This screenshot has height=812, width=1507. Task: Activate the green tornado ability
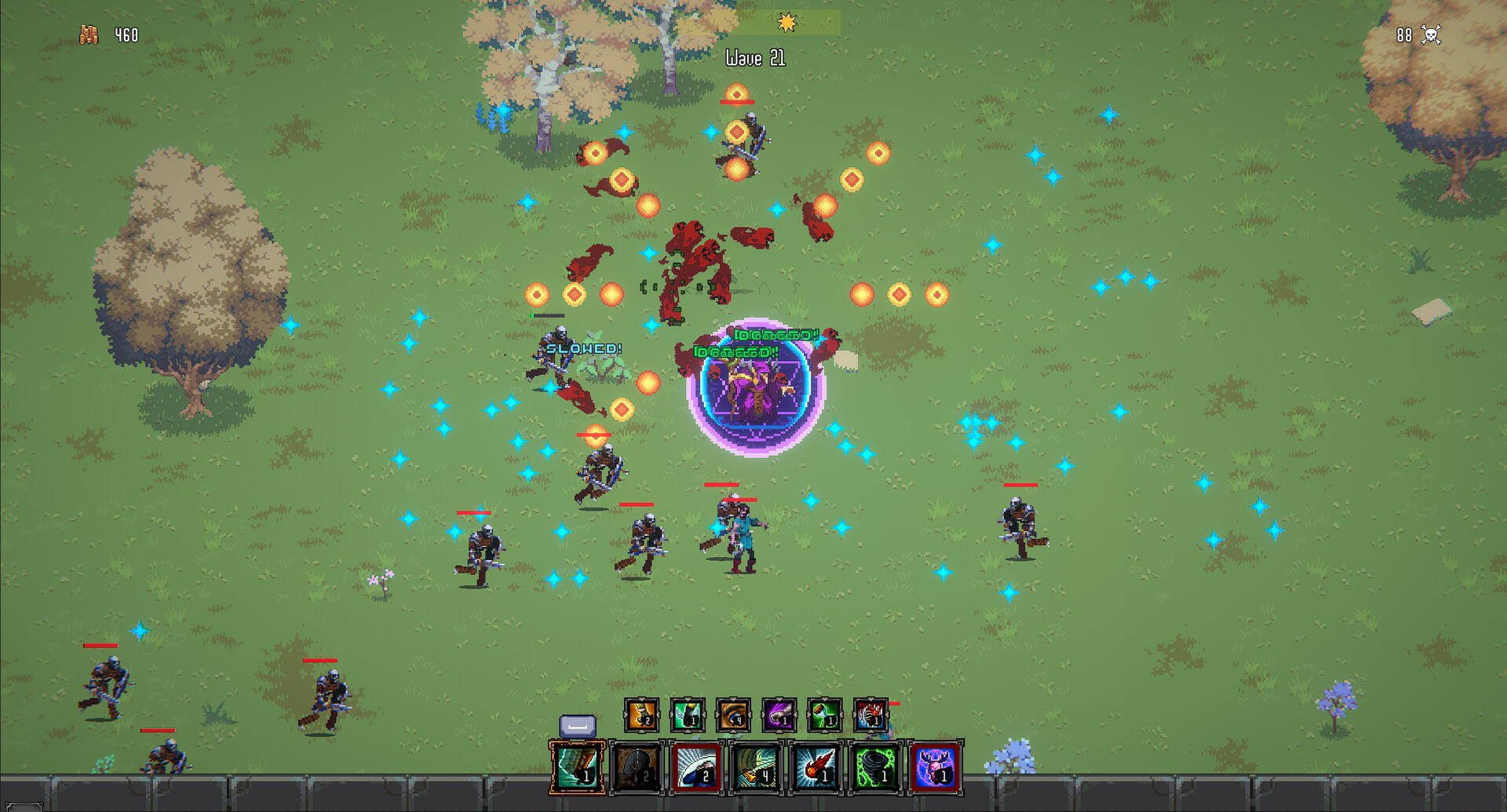(x=875, y=766)
